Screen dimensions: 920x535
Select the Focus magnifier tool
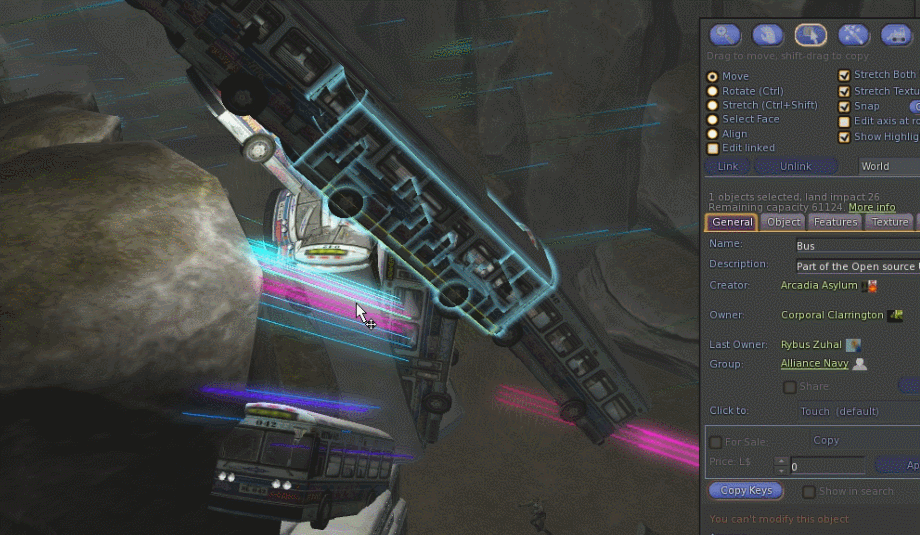tap(725, 35)
